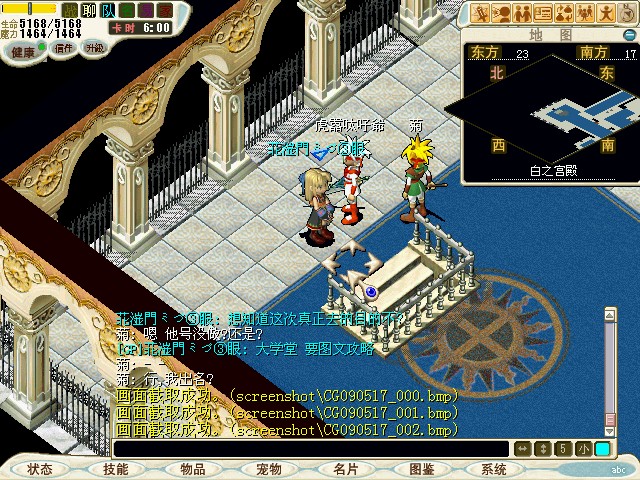Screen dimensions: 640x480
Task: Click the chat scrollbar up arrow
Action: (x=610, y=315)
